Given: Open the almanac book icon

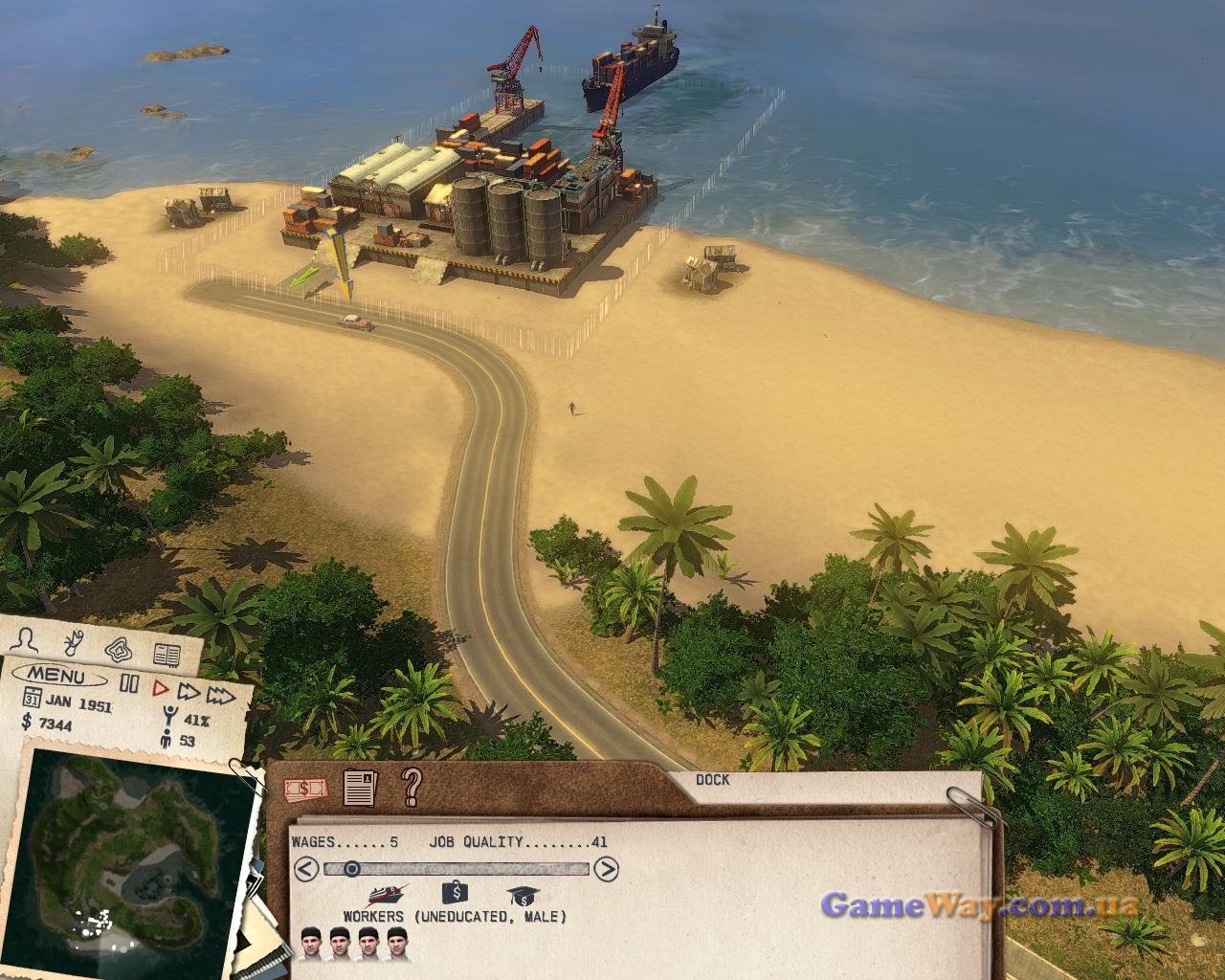Looking at the screenshot, I should pos(167,656).
